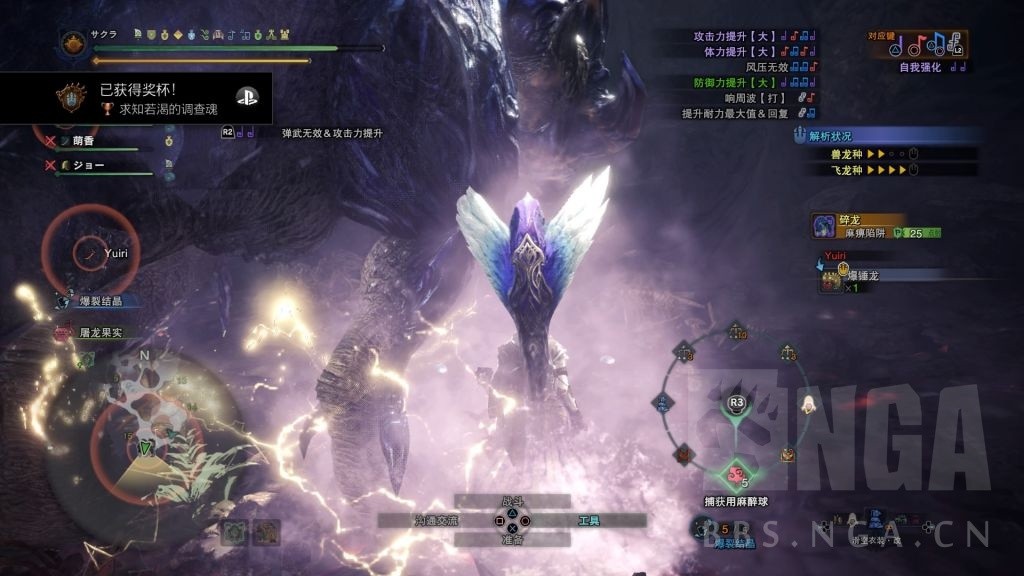Switch to the Combat (战斗) shortcut category

point(512,501)
